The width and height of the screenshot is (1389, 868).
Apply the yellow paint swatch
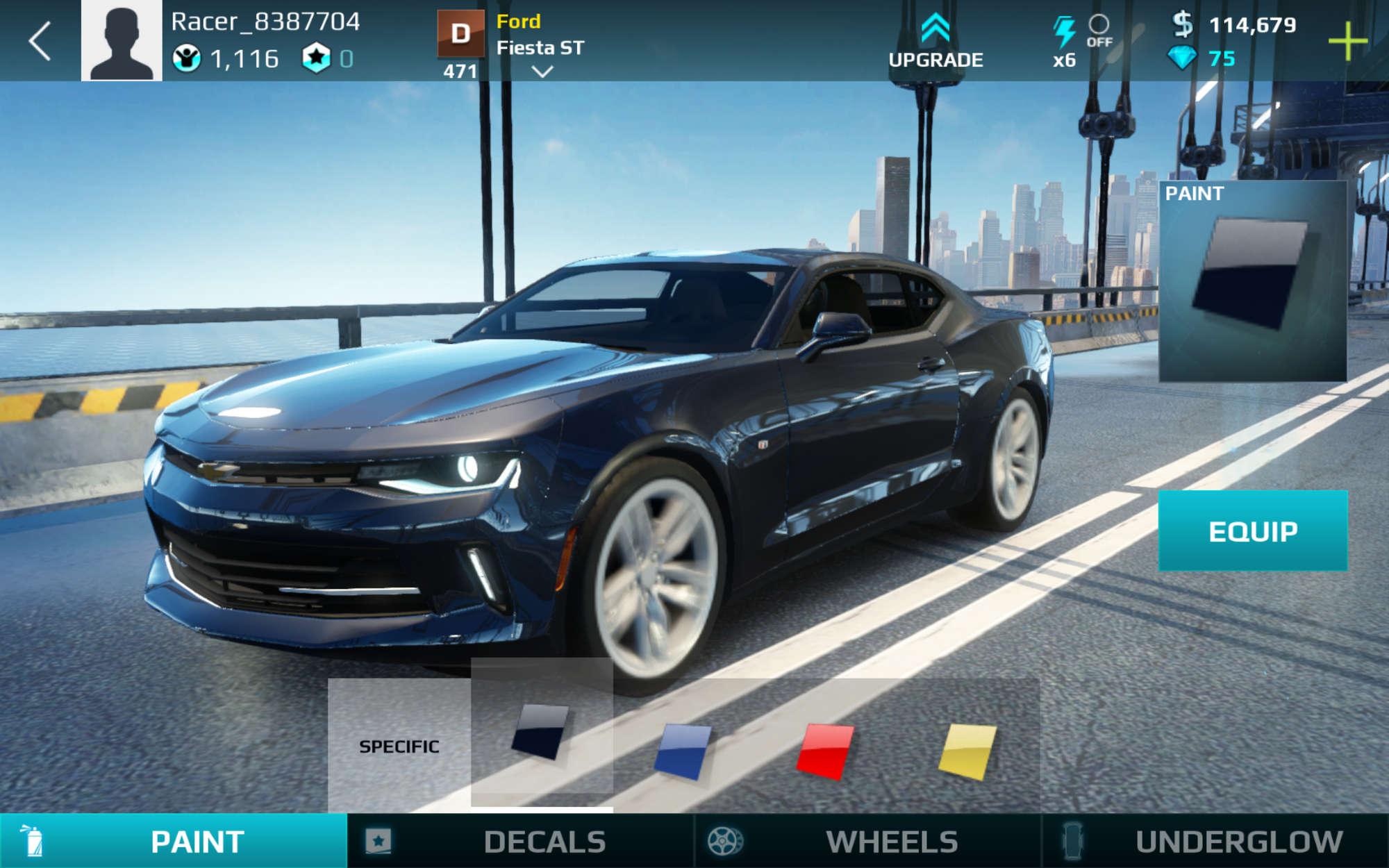coord(967,751)
